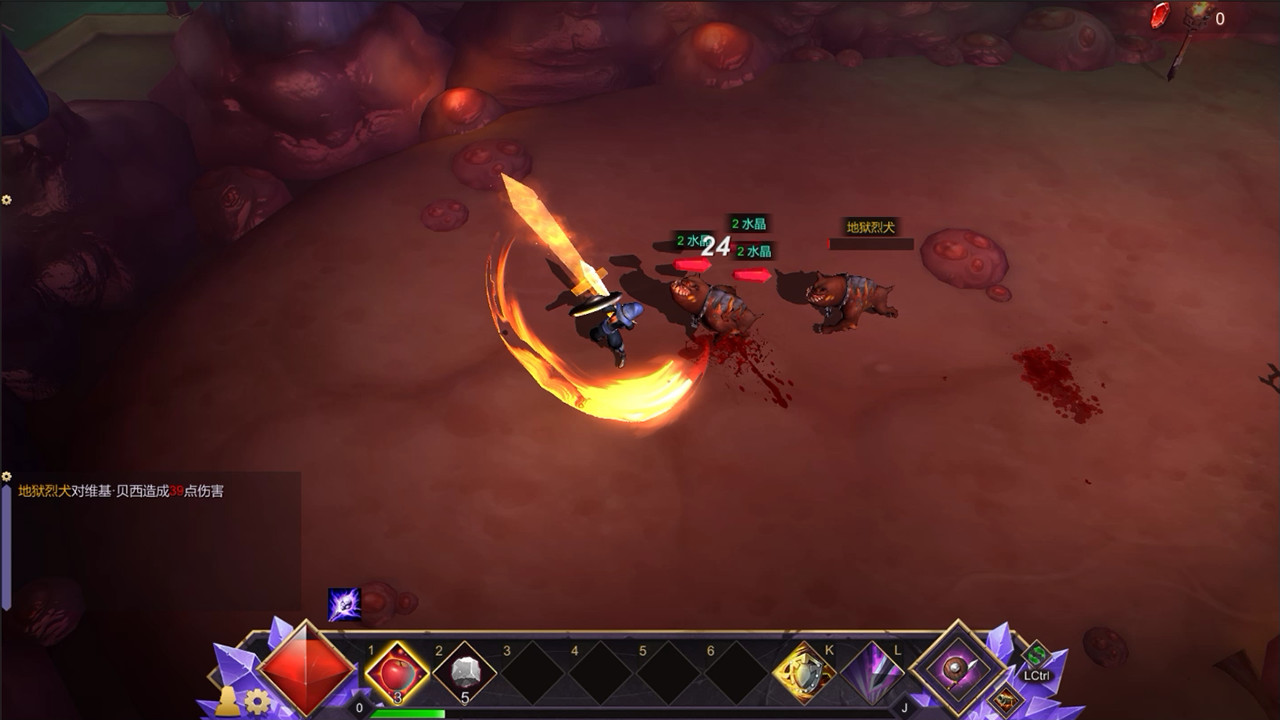1280x720 pixels.
Task: Toggle the weapon swap green arrows icon
Action: (x=1036, y=654)
